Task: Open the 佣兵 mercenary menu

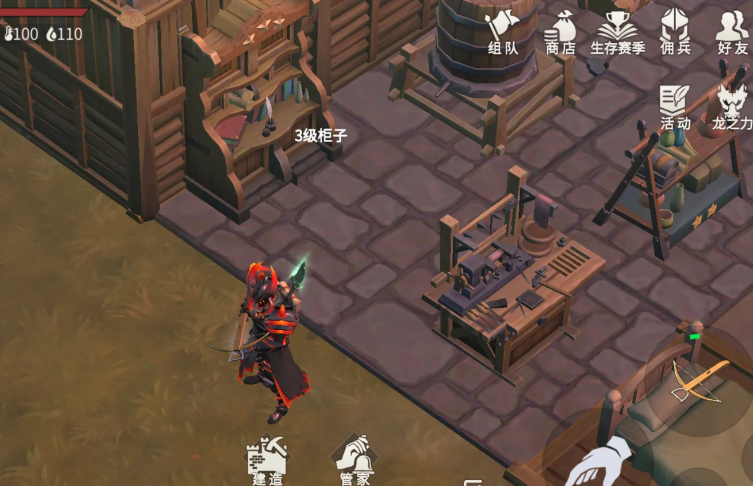Action: click(x=676, y=30)
